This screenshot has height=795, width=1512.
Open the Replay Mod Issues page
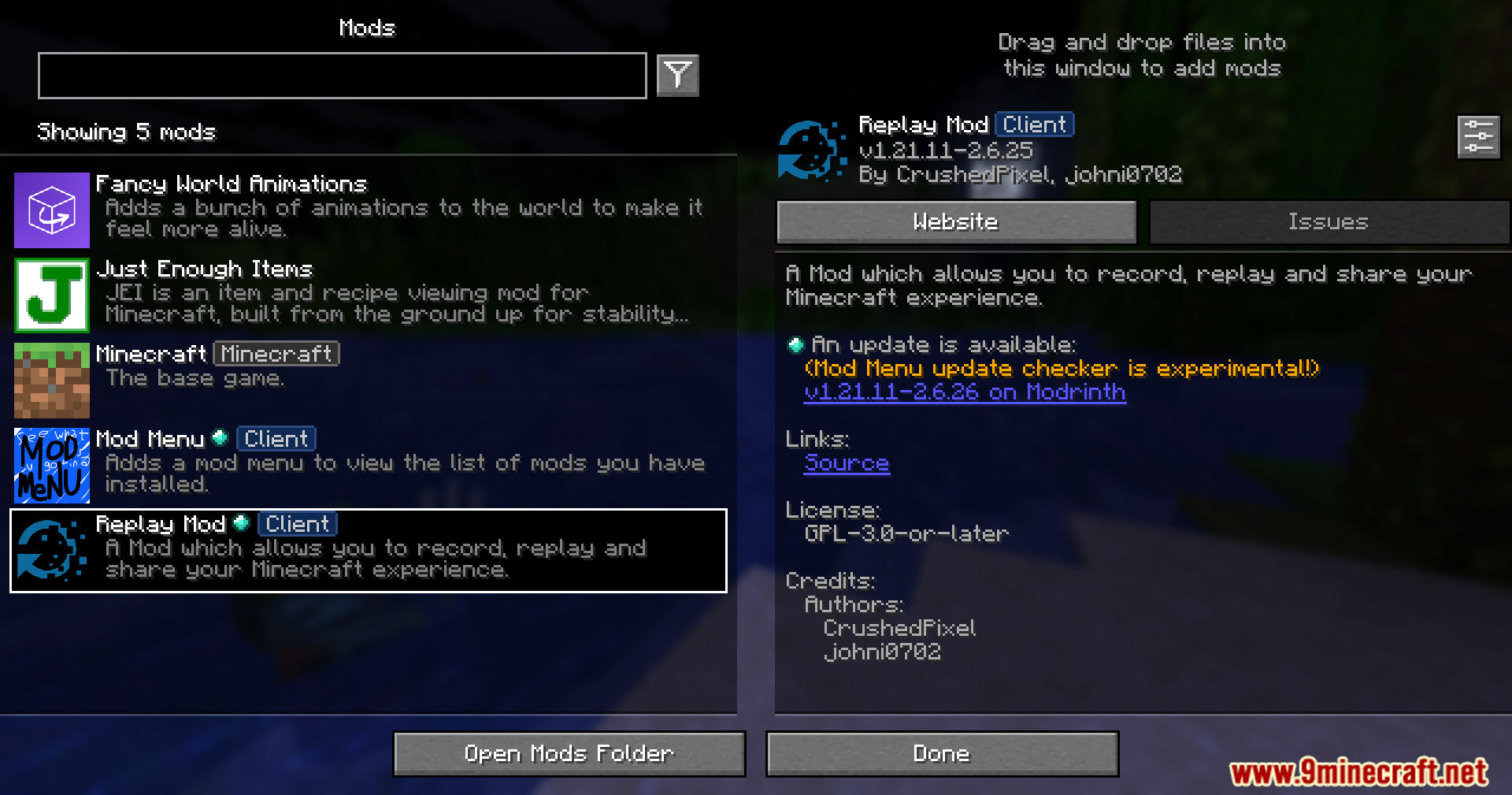pyautogui.click(x=1329, y=221)
